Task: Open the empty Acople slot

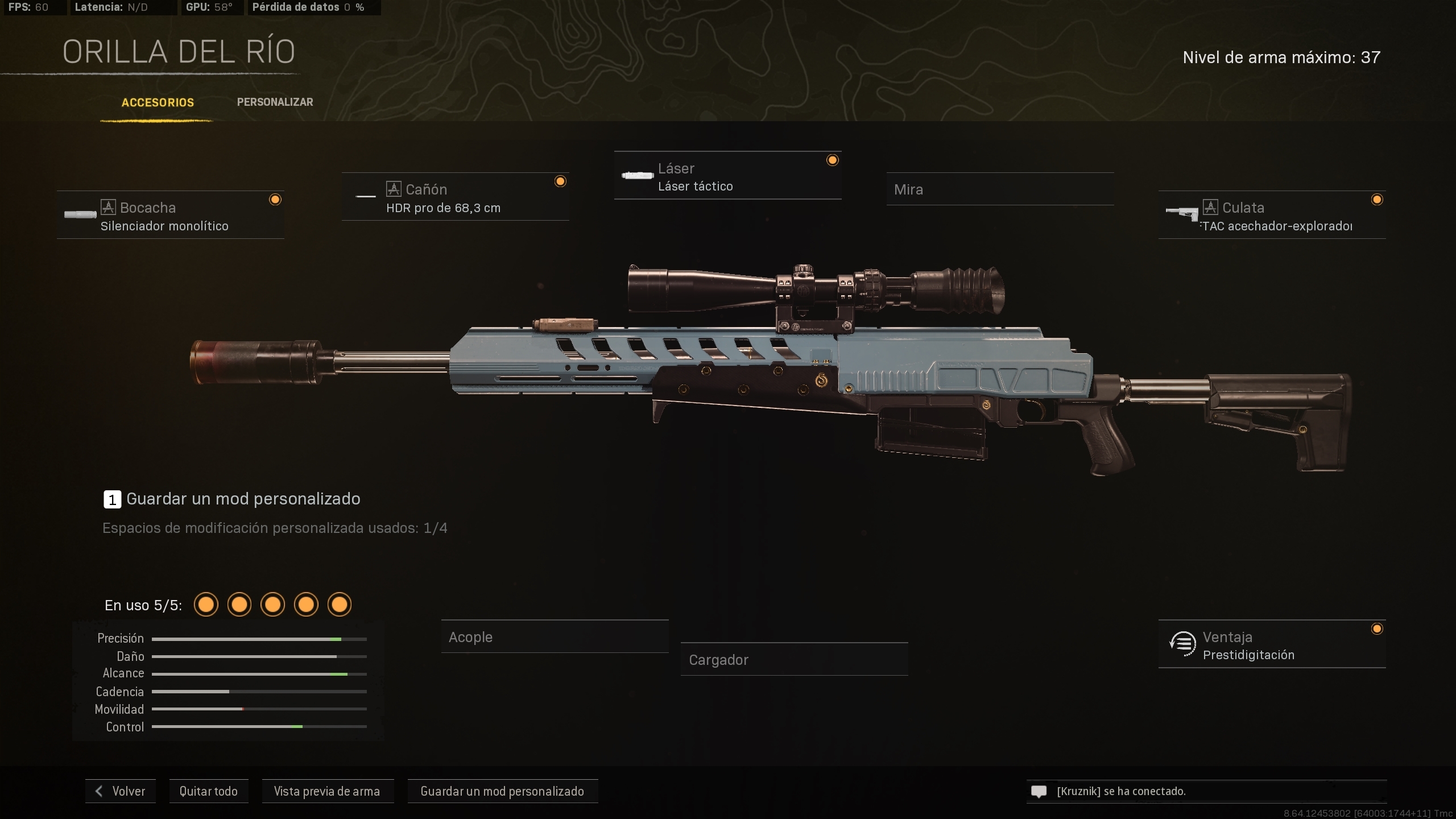Action: point(556,637)
